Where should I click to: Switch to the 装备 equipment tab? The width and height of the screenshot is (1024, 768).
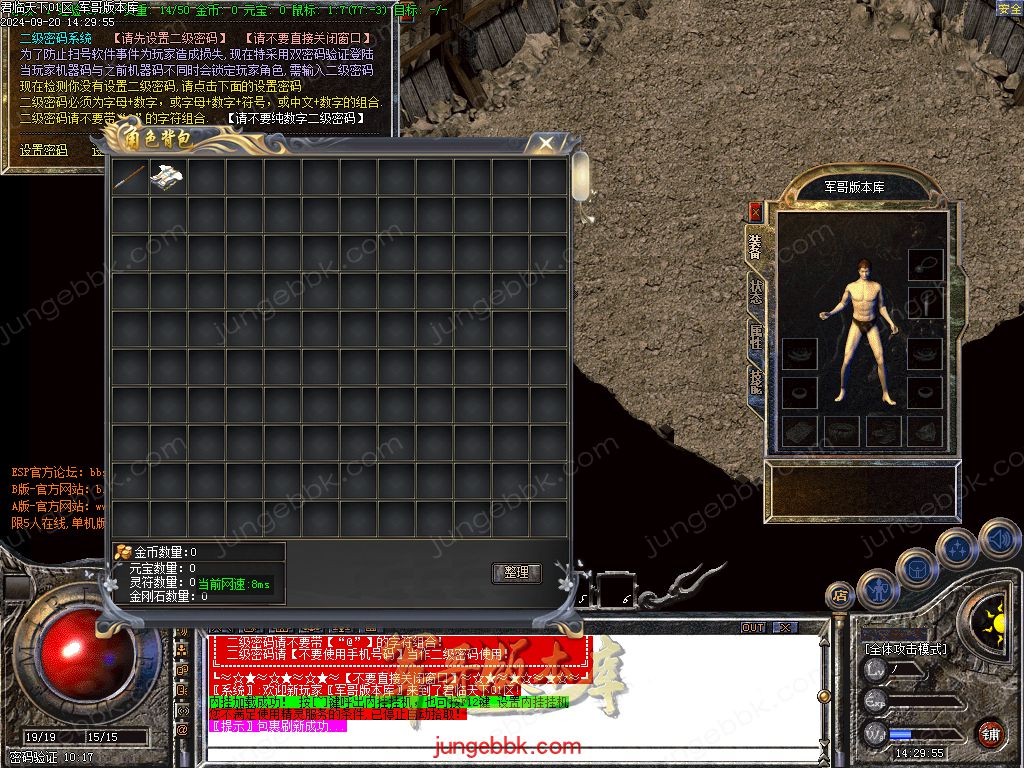point(755,246)
